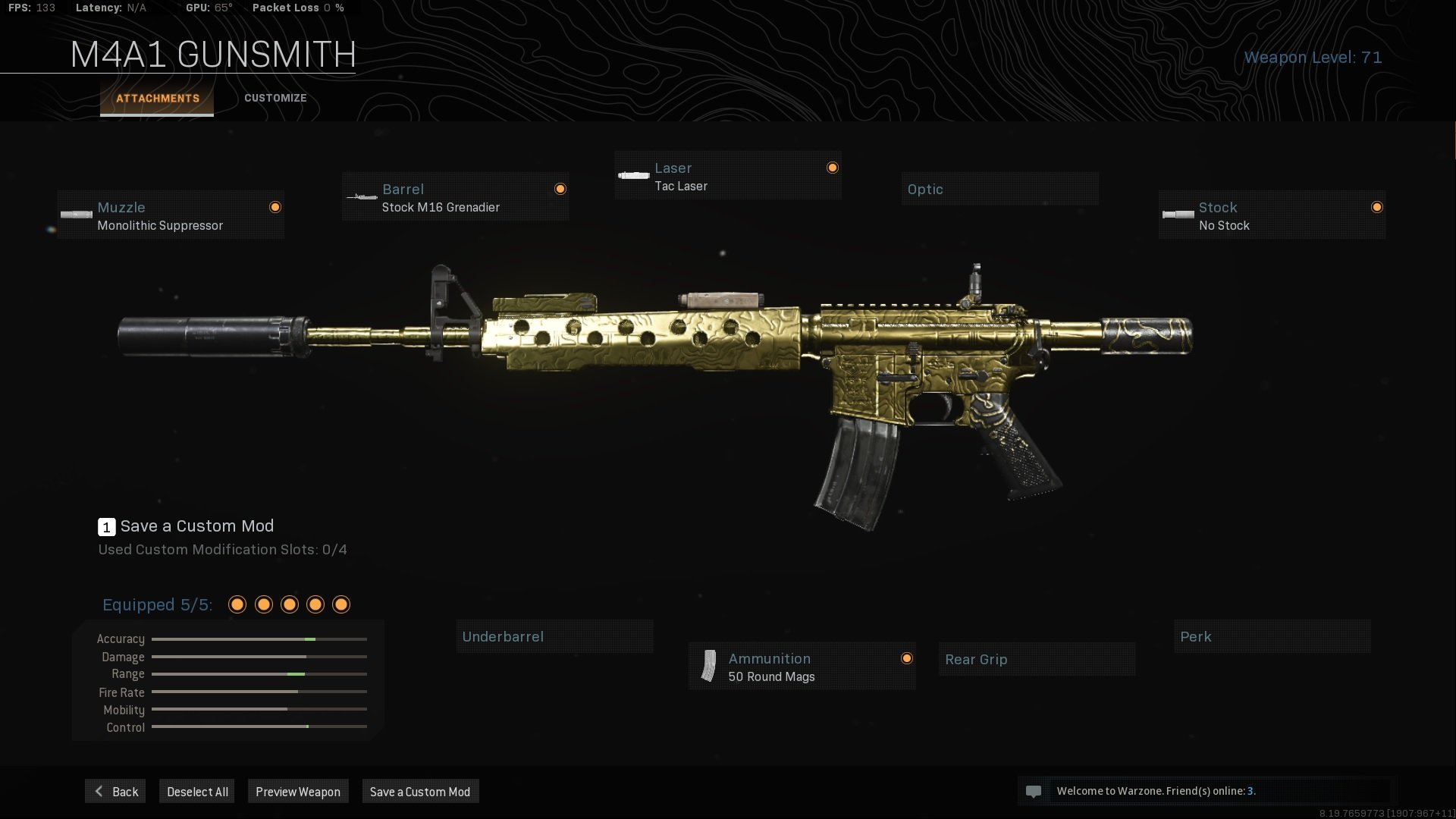This screenshot has height=819, width=1456.
Task: Click the Preview Weapon button
Action: [298, 791]
